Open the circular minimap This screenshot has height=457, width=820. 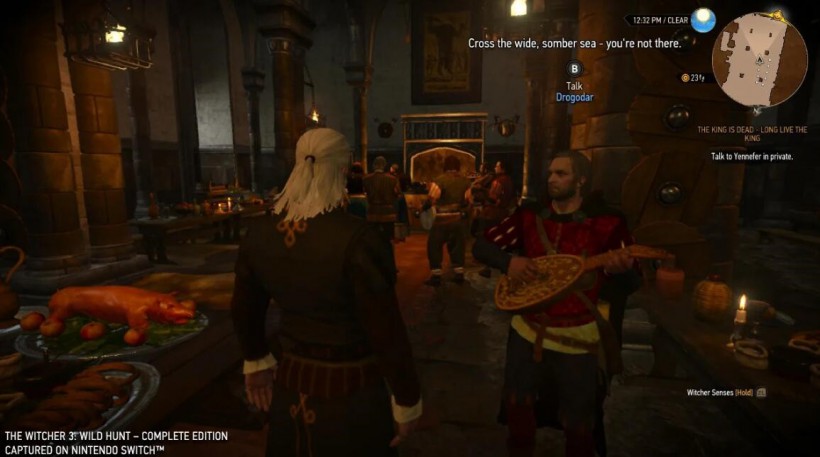tap(759, 60)
